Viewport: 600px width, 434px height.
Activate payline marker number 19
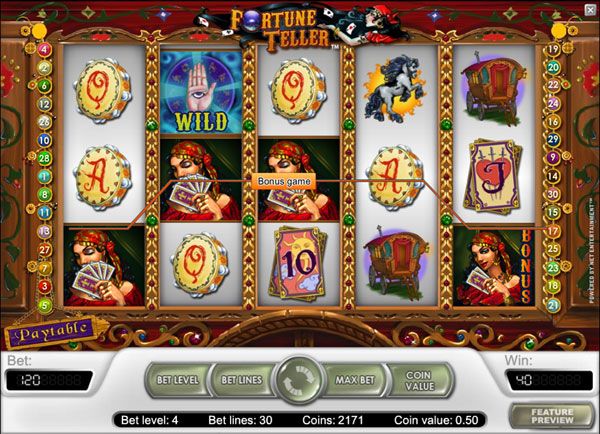[553, 49]
